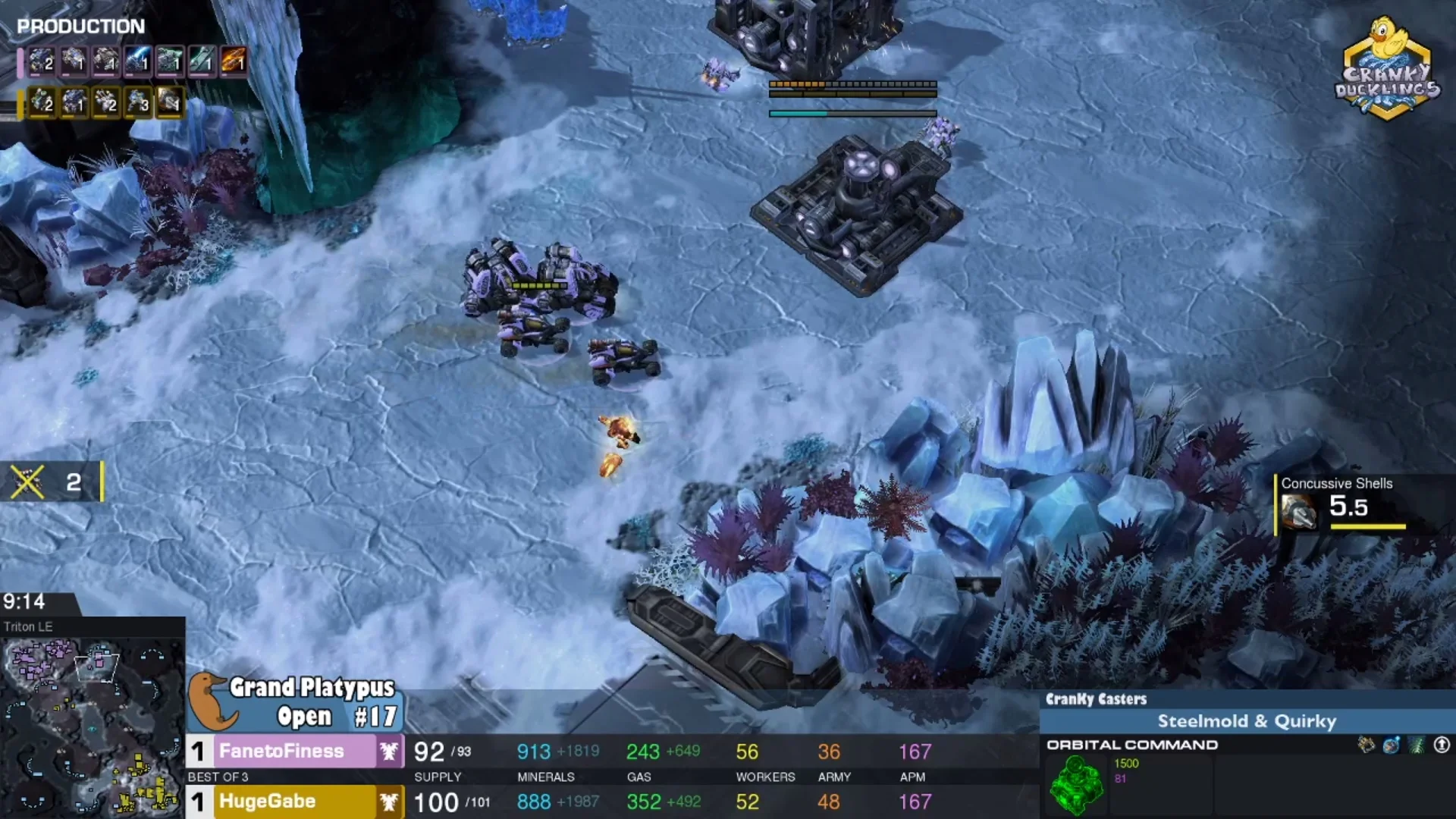1456x819 pixels.
Task: Click the Cranky Ducklings duck logo
Action: point(1387,68)
